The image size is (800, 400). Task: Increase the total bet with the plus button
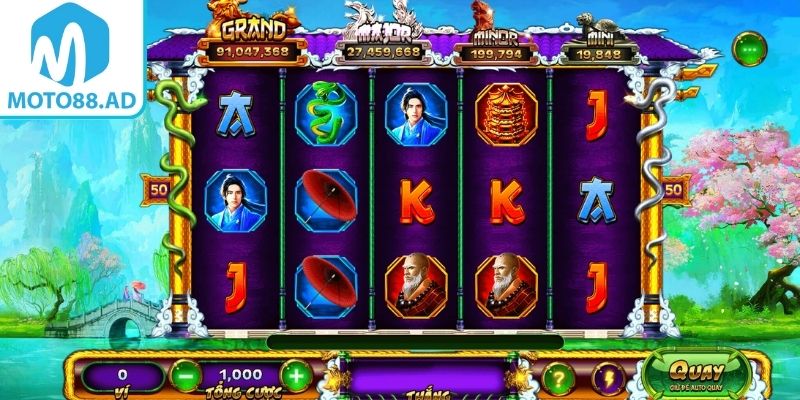tap(295, 377)
